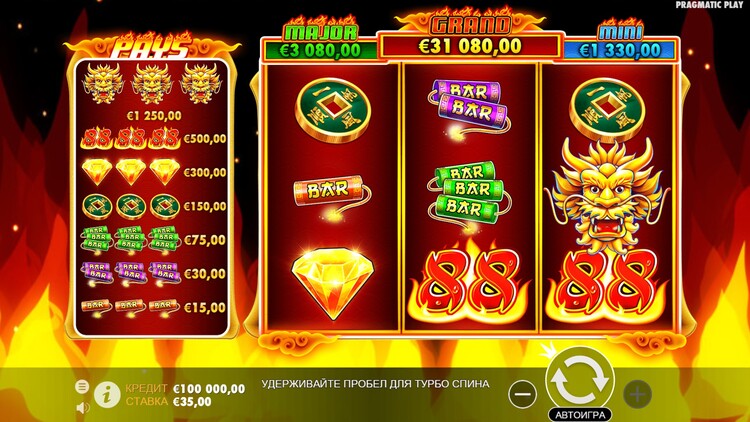
Task: Increase the bet with the plus button
Action: click(637, 393)
